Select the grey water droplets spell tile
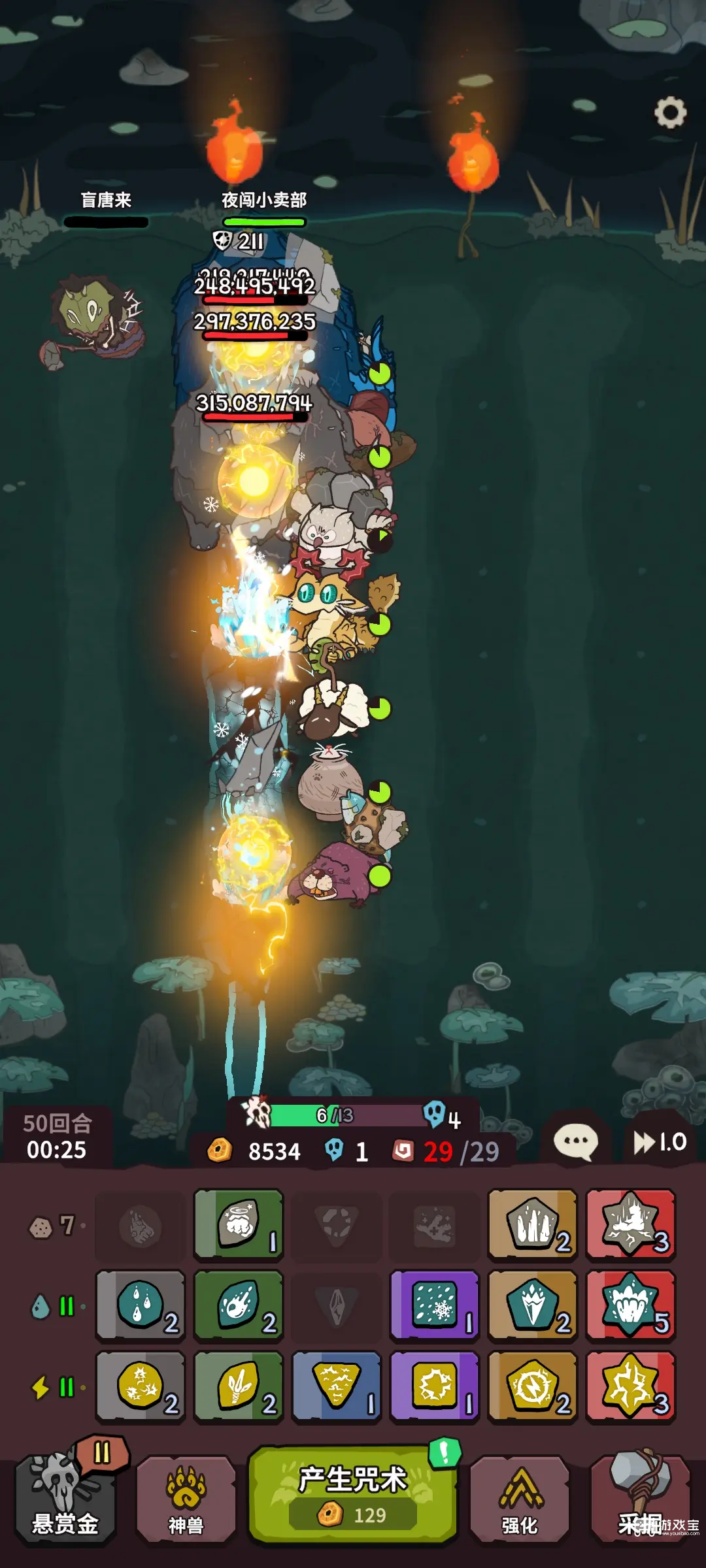 [x=141, y=1305]
